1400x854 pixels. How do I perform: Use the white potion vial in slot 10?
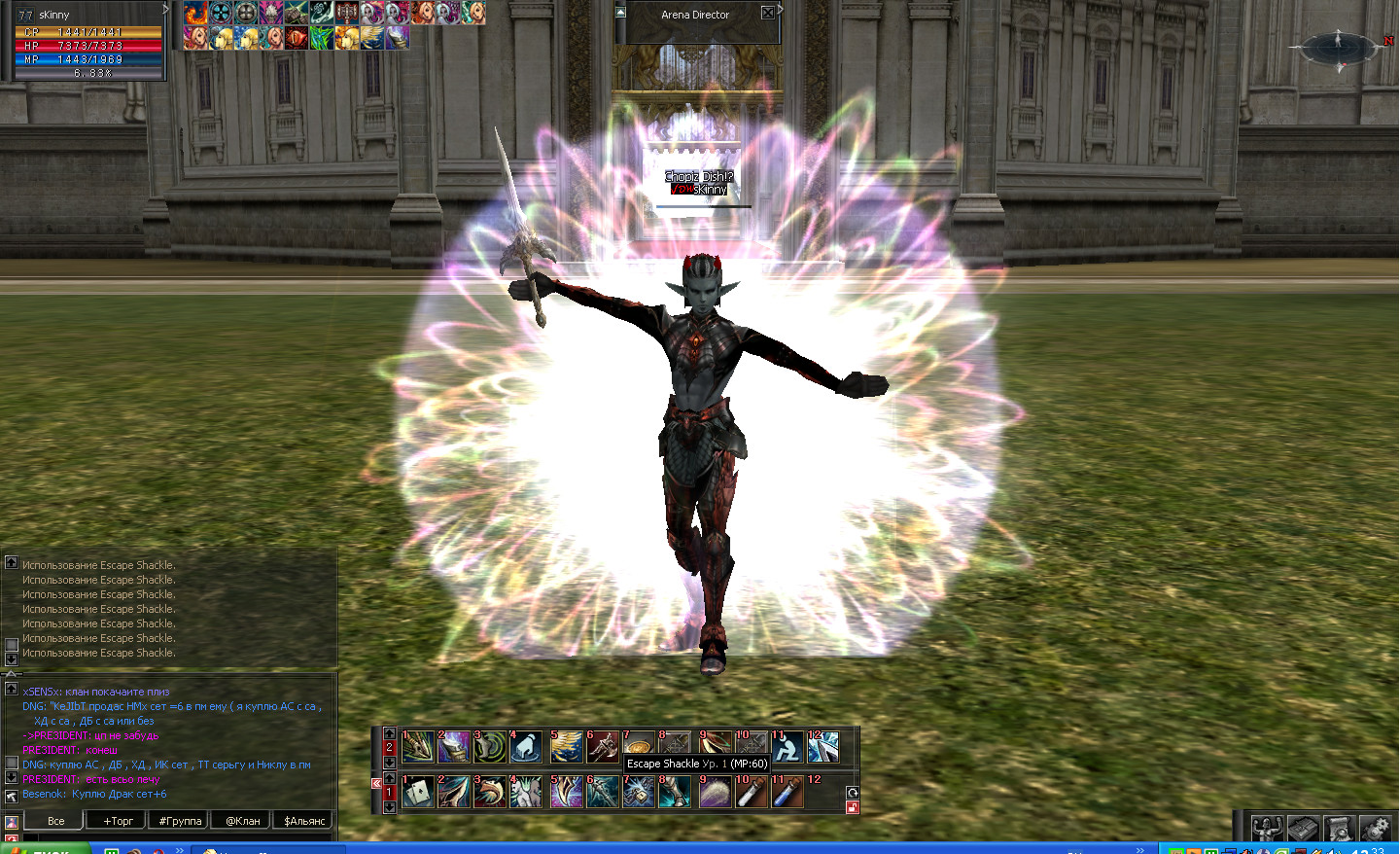[751, 792]
